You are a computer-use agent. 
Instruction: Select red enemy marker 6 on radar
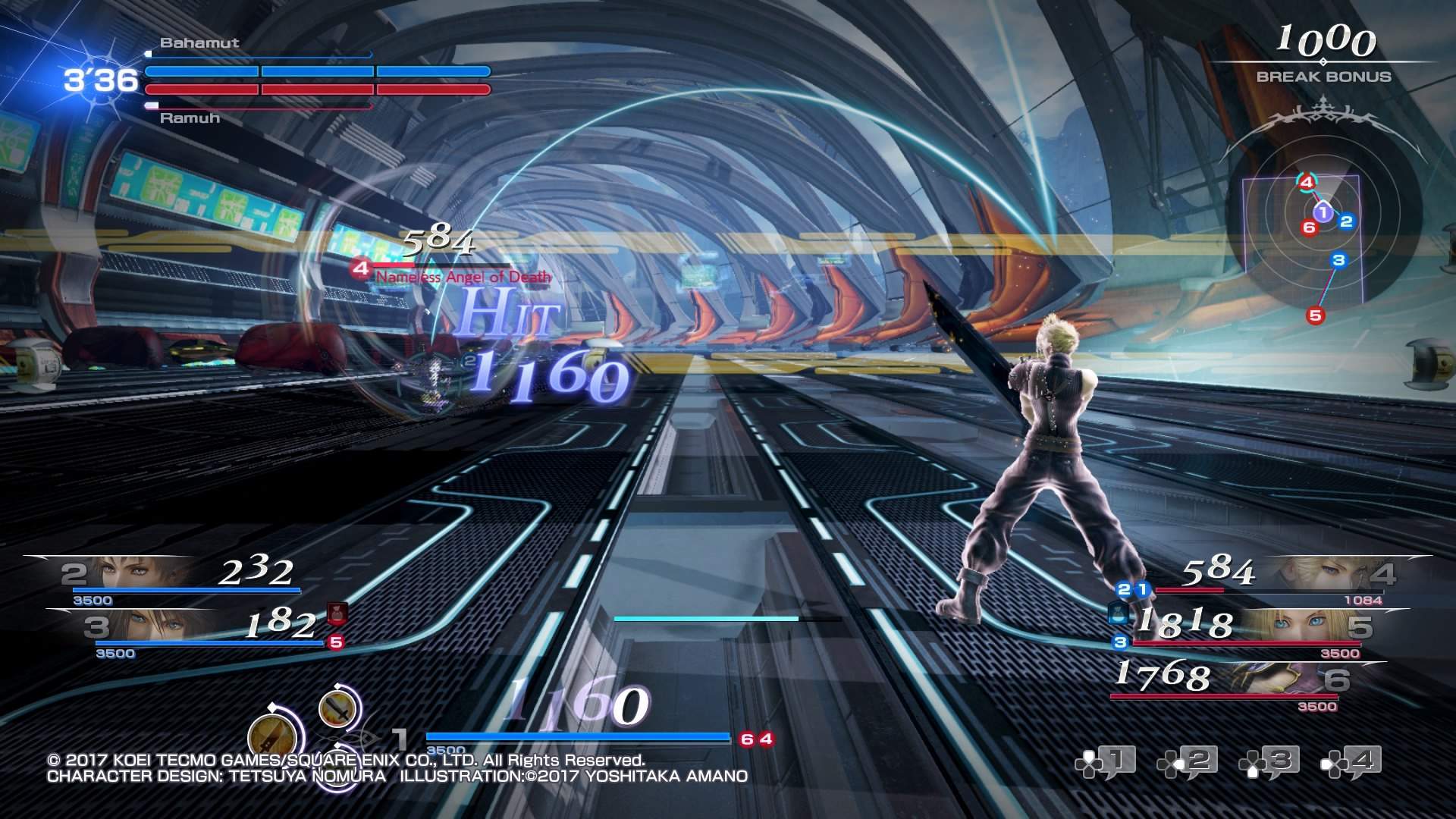click(x=1309, y=227)
